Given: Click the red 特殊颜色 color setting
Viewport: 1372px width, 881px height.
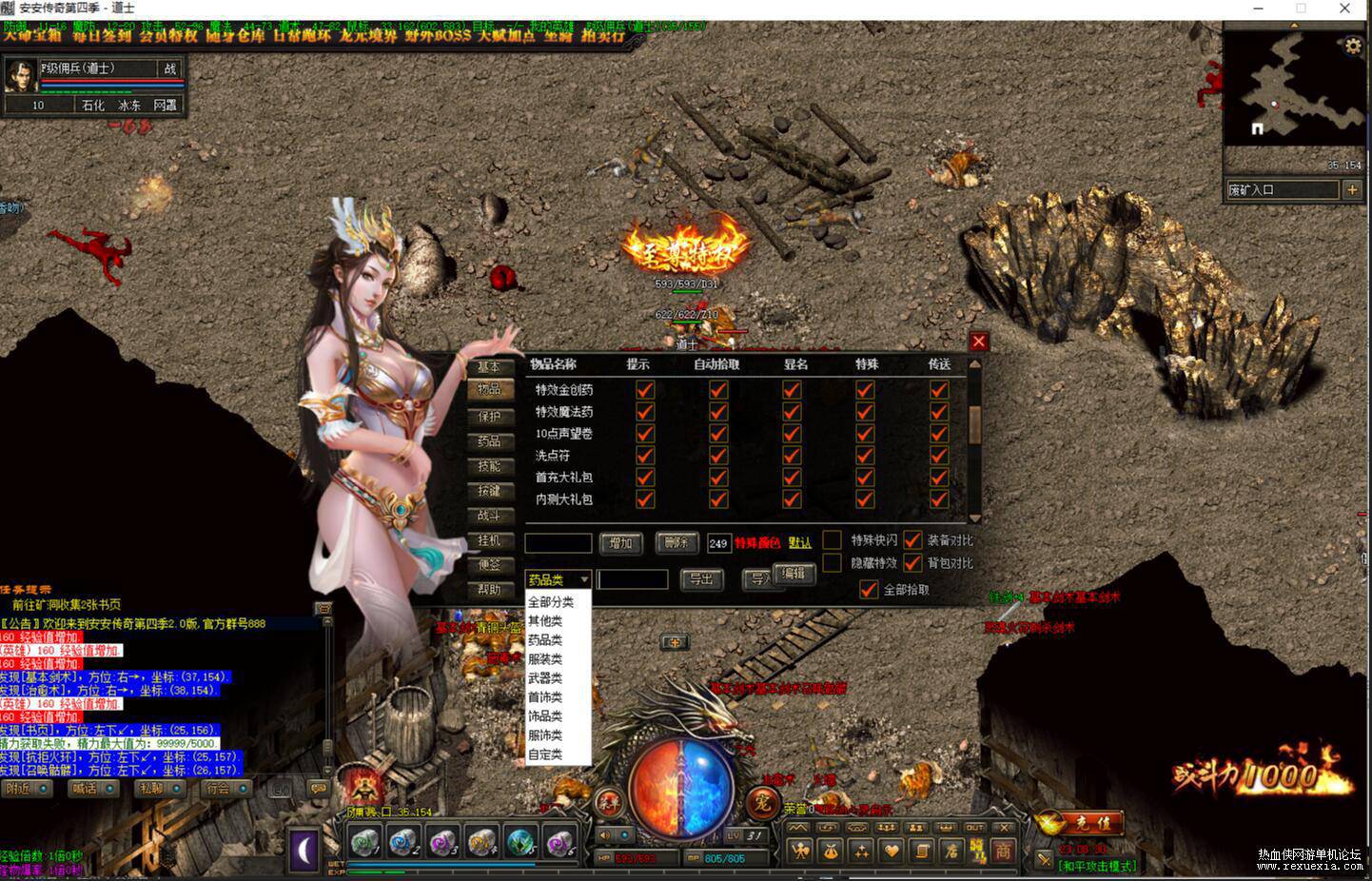Looking at the screenshot, I should [x=756, y=542].
